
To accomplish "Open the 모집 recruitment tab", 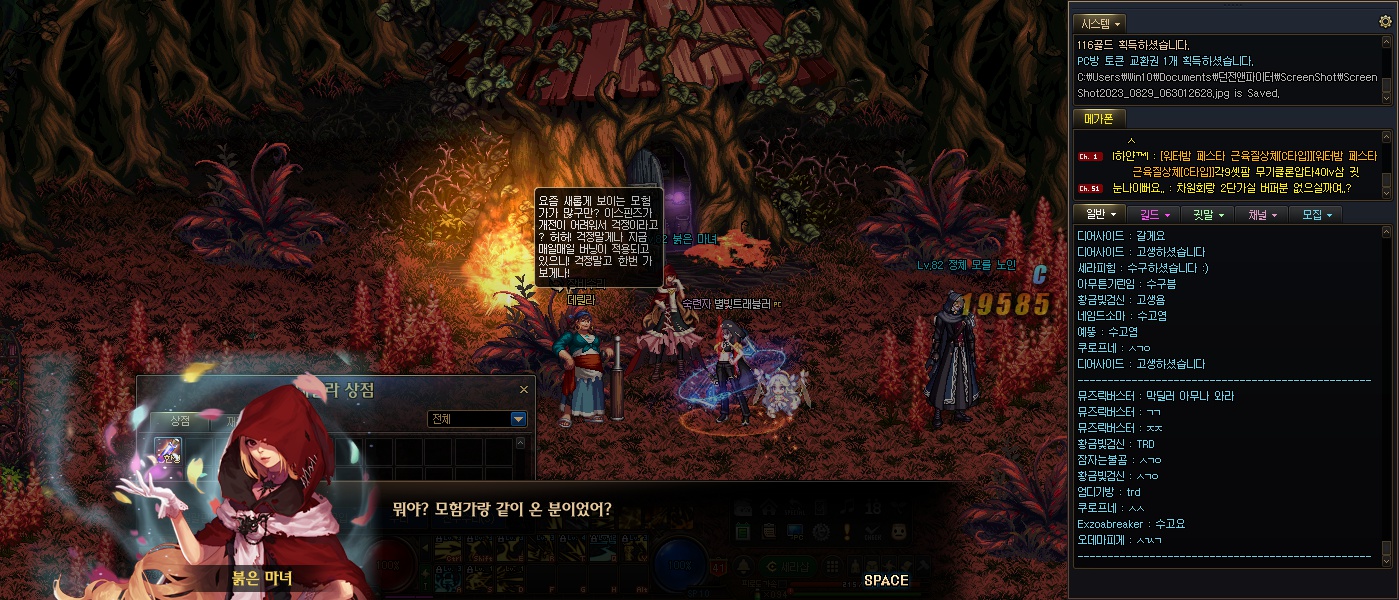I will (1314, 214).
